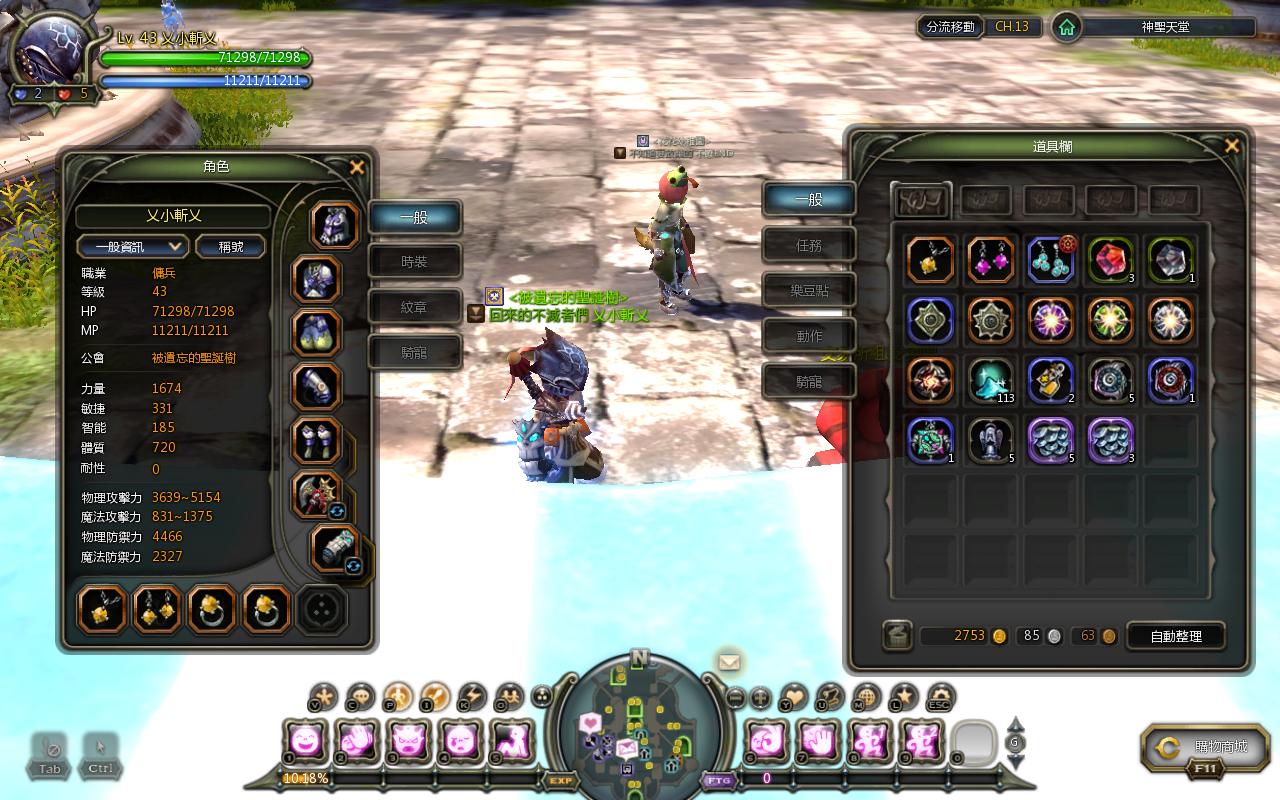Select the item stack showing 113
The image size is (1280, 800).
[x=990, y=381]
